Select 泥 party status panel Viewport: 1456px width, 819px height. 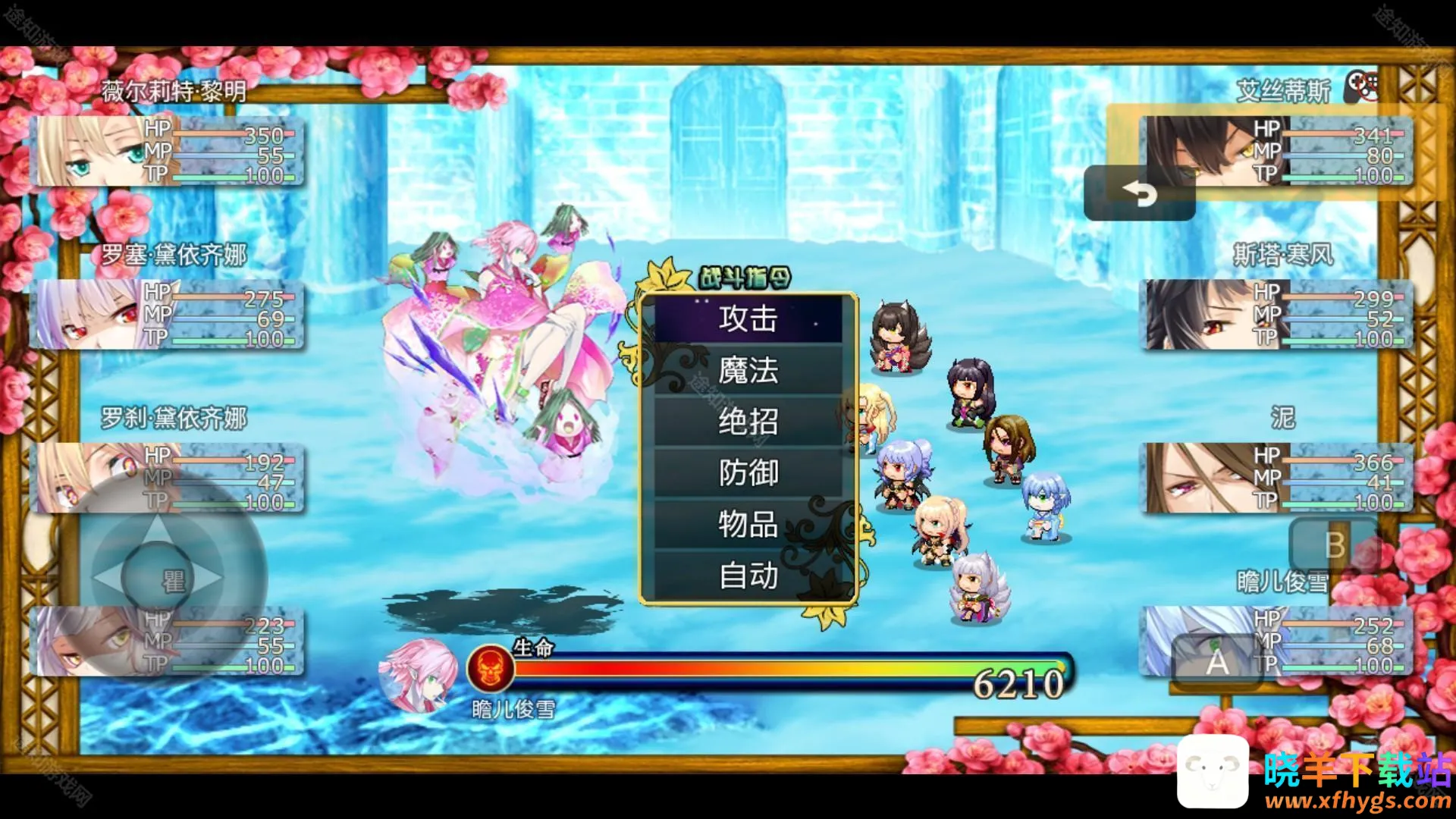tap(1276, 478)
